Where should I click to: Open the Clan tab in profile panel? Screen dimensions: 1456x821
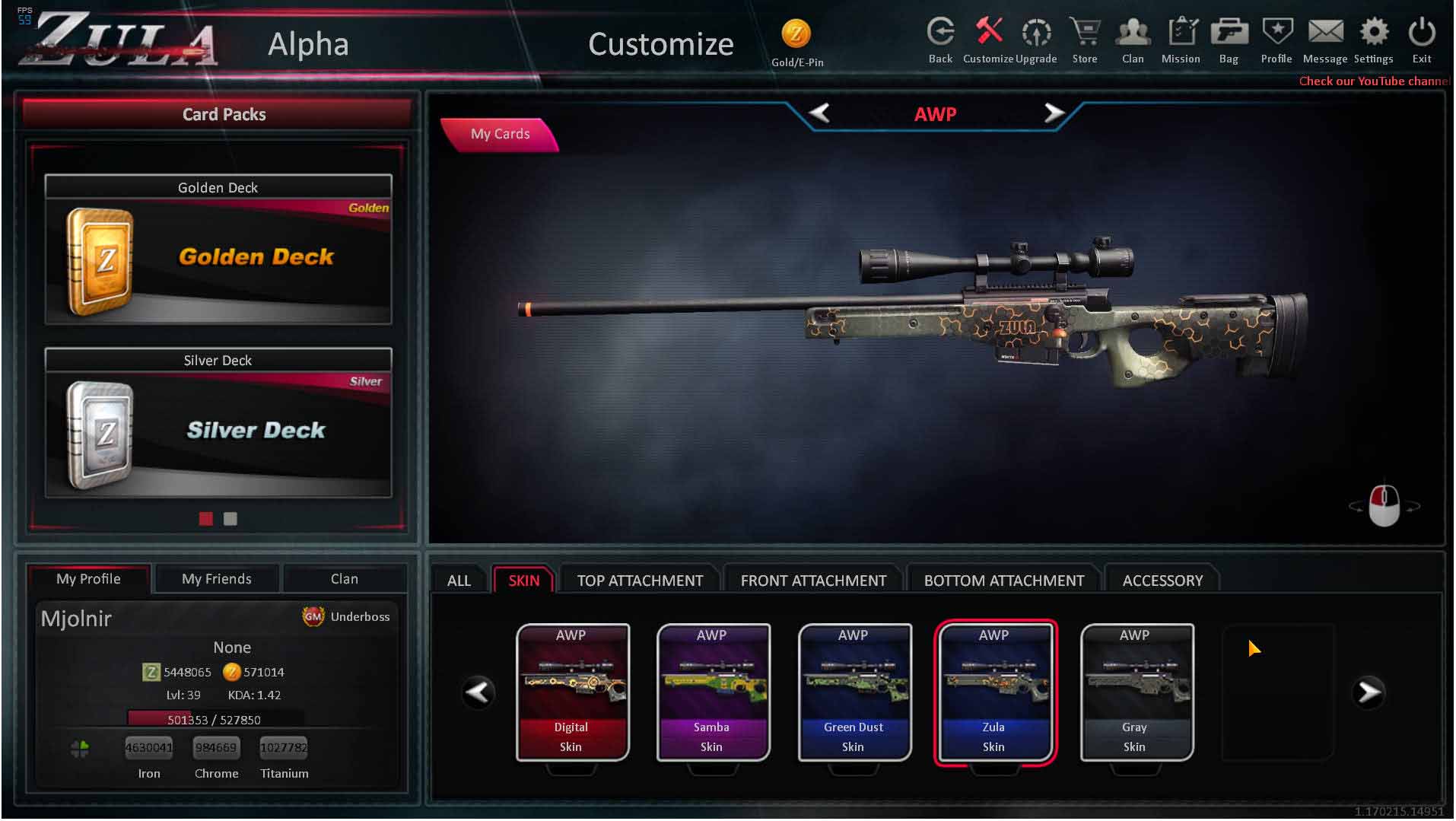(345, 579)
